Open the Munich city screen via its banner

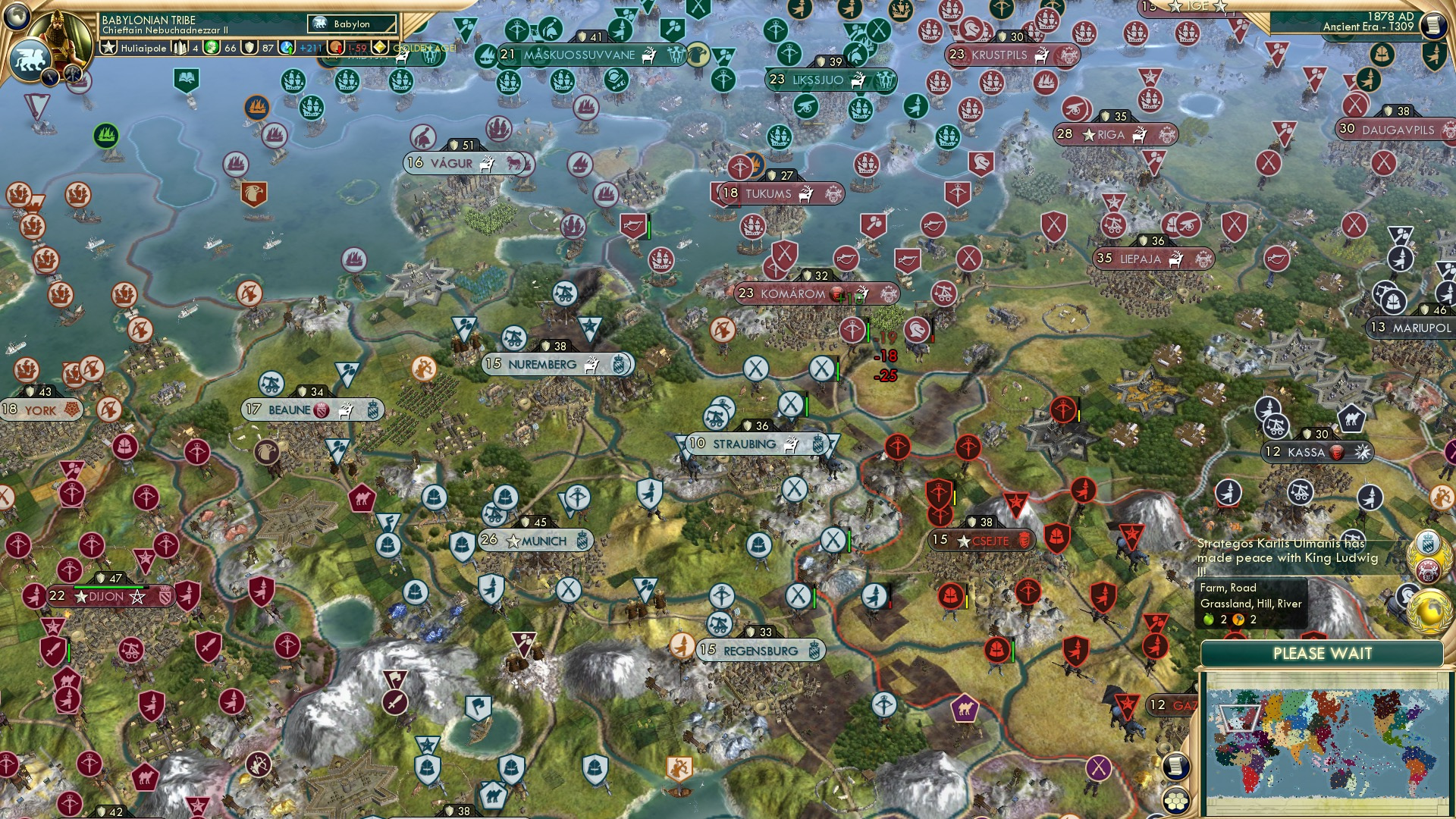point(535,541)
